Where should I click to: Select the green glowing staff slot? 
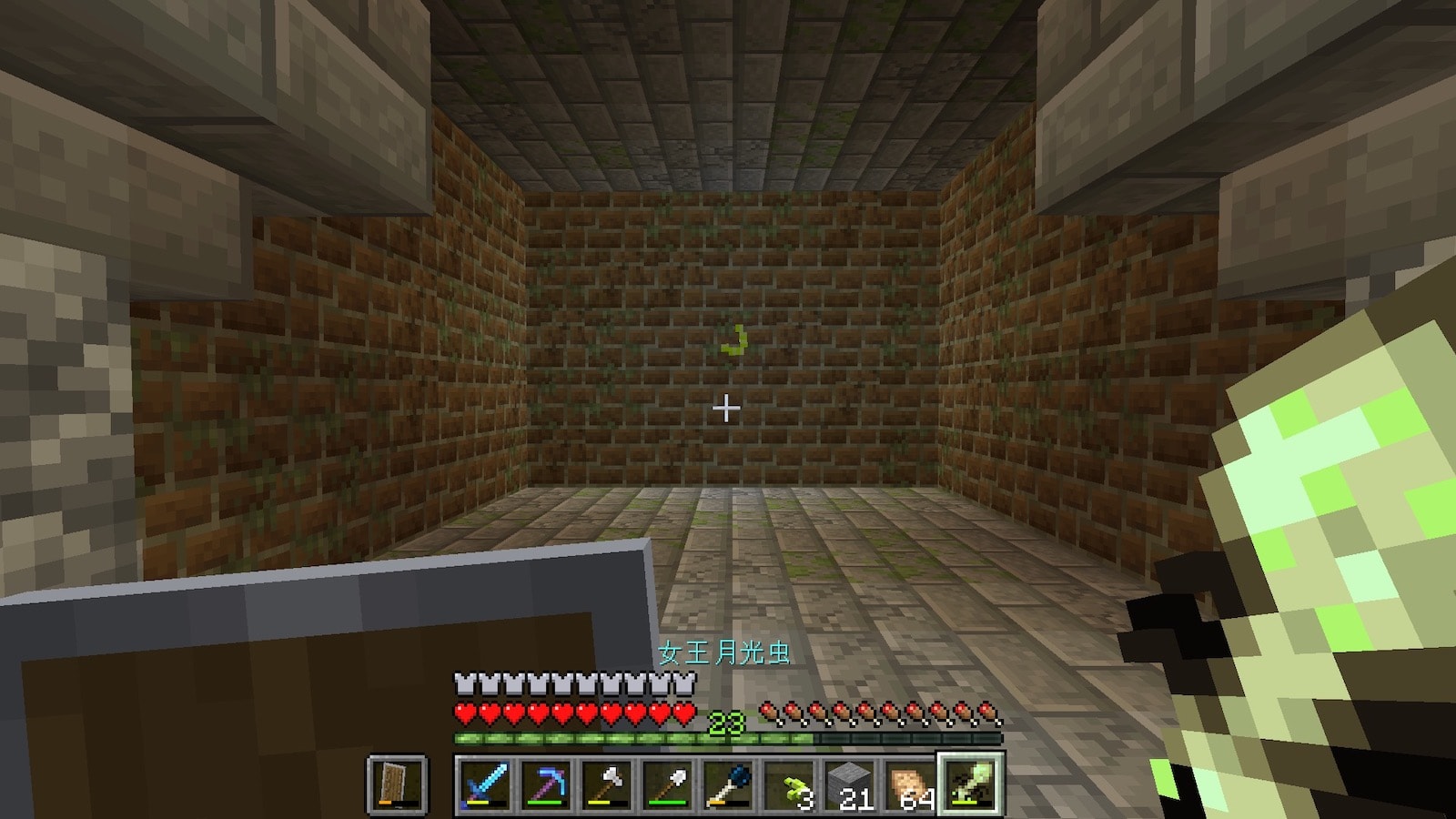(970, 783)
